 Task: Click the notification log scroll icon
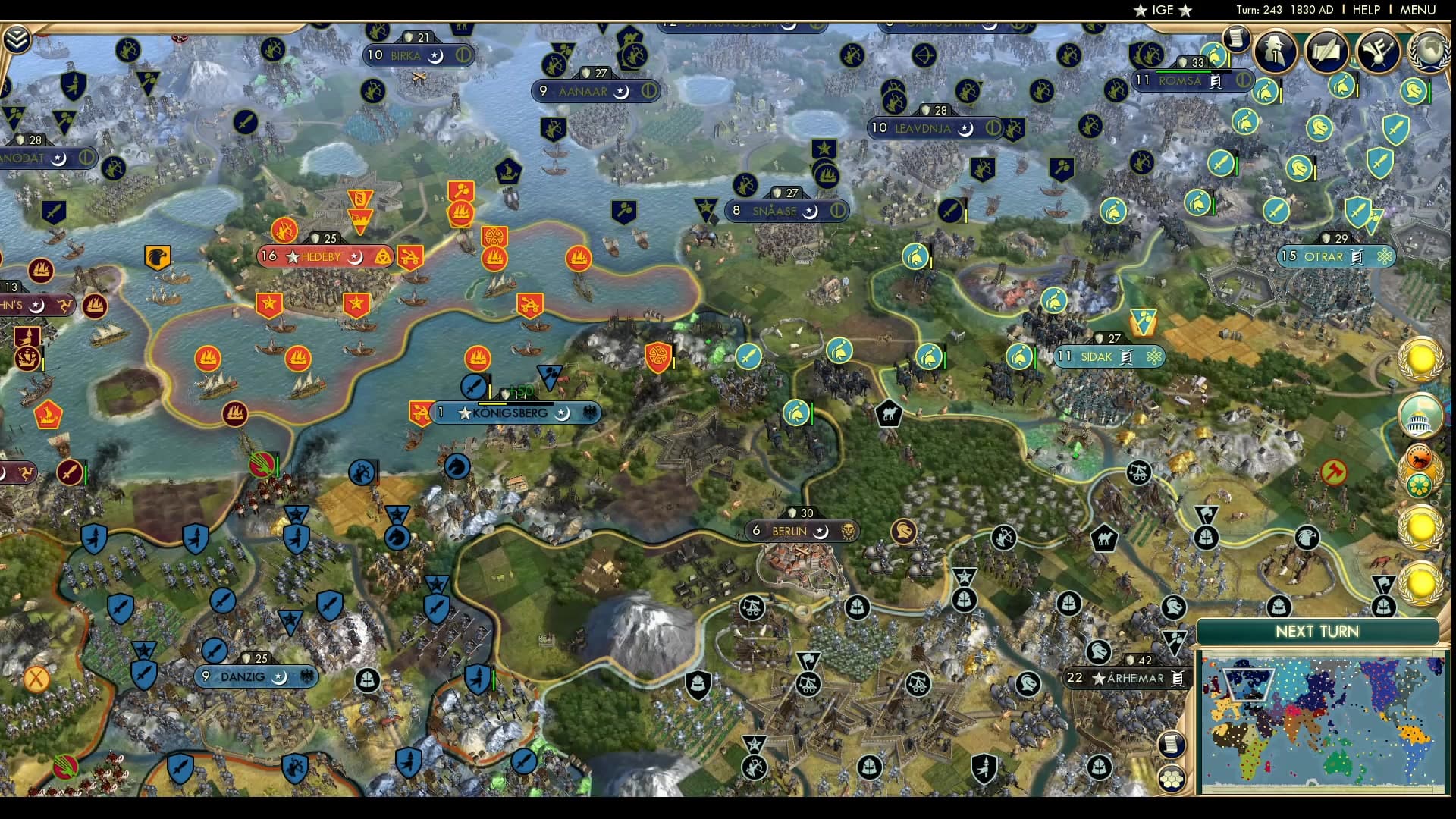click(1237, 38)
